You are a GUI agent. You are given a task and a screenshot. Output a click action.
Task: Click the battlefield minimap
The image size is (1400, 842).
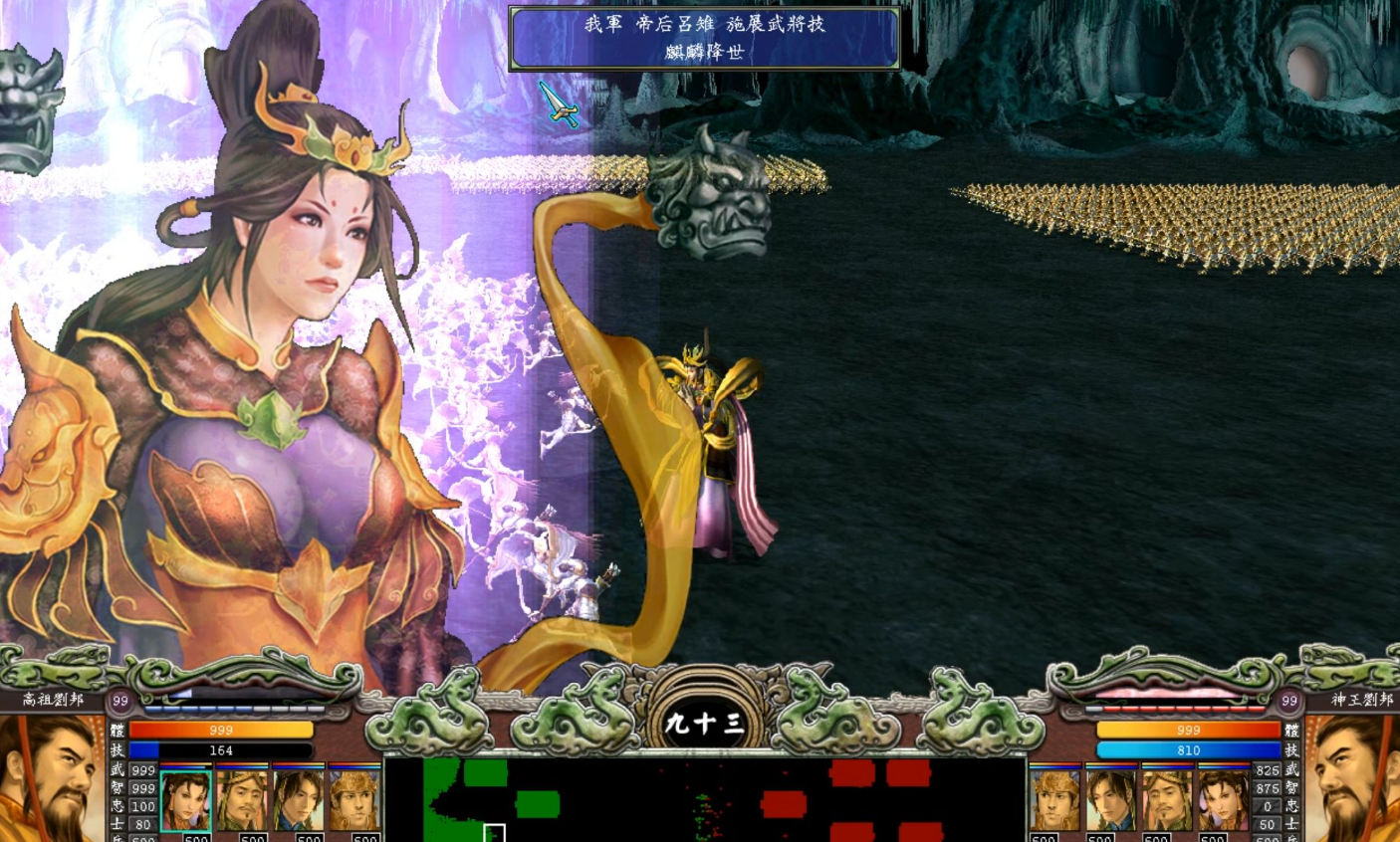[704, 800]
